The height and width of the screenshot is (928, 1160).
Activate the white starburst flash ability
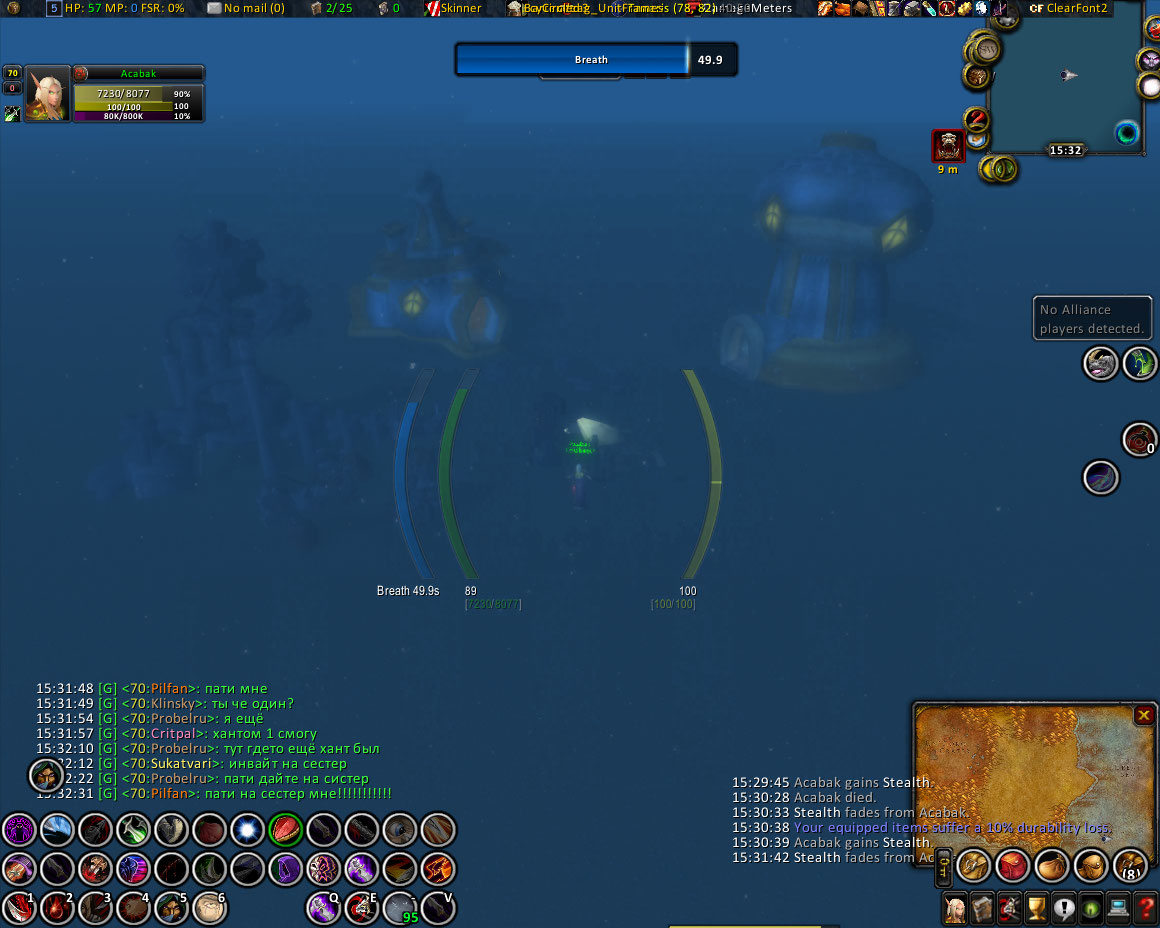(x=247, y=829)
